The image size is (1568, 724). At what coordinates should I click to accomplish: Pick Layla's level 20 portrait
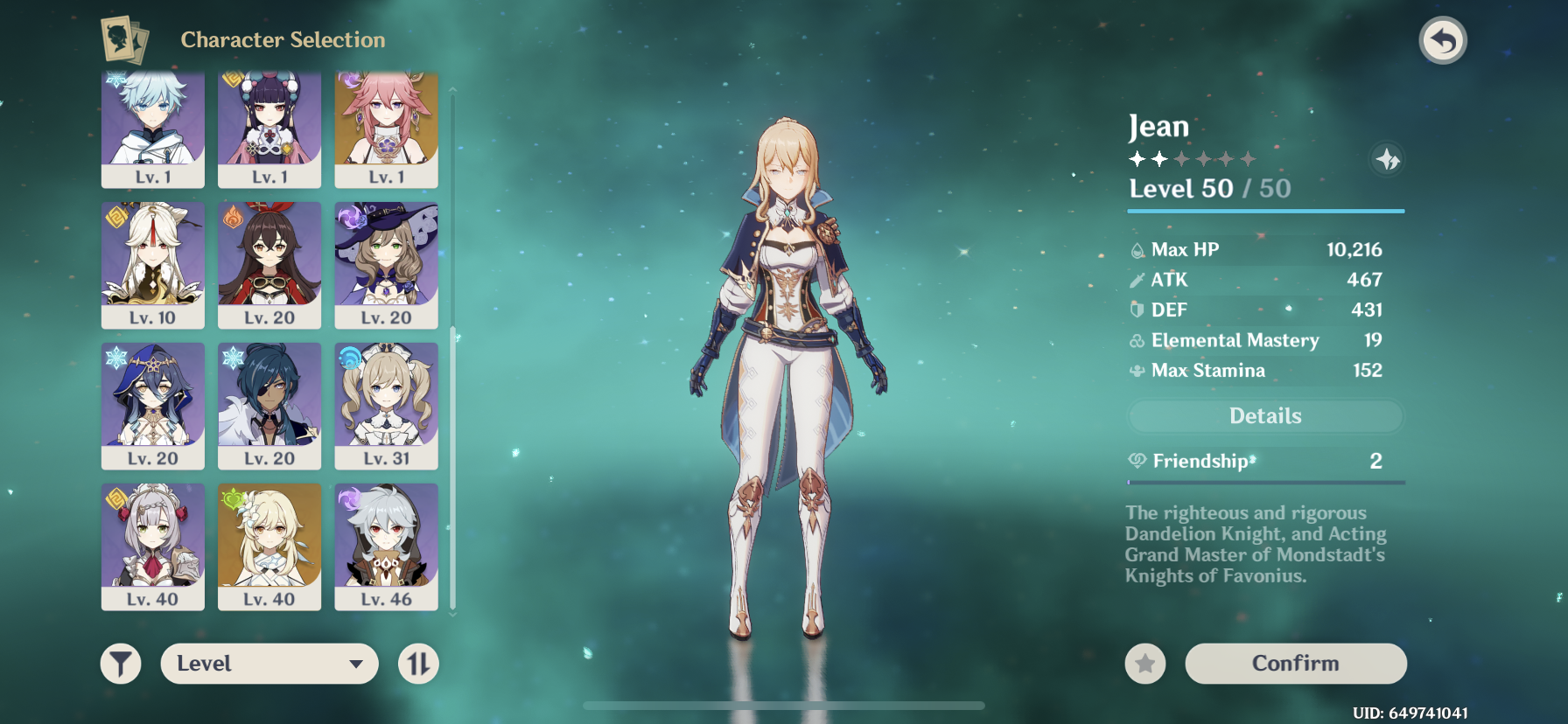coord(153,406)
